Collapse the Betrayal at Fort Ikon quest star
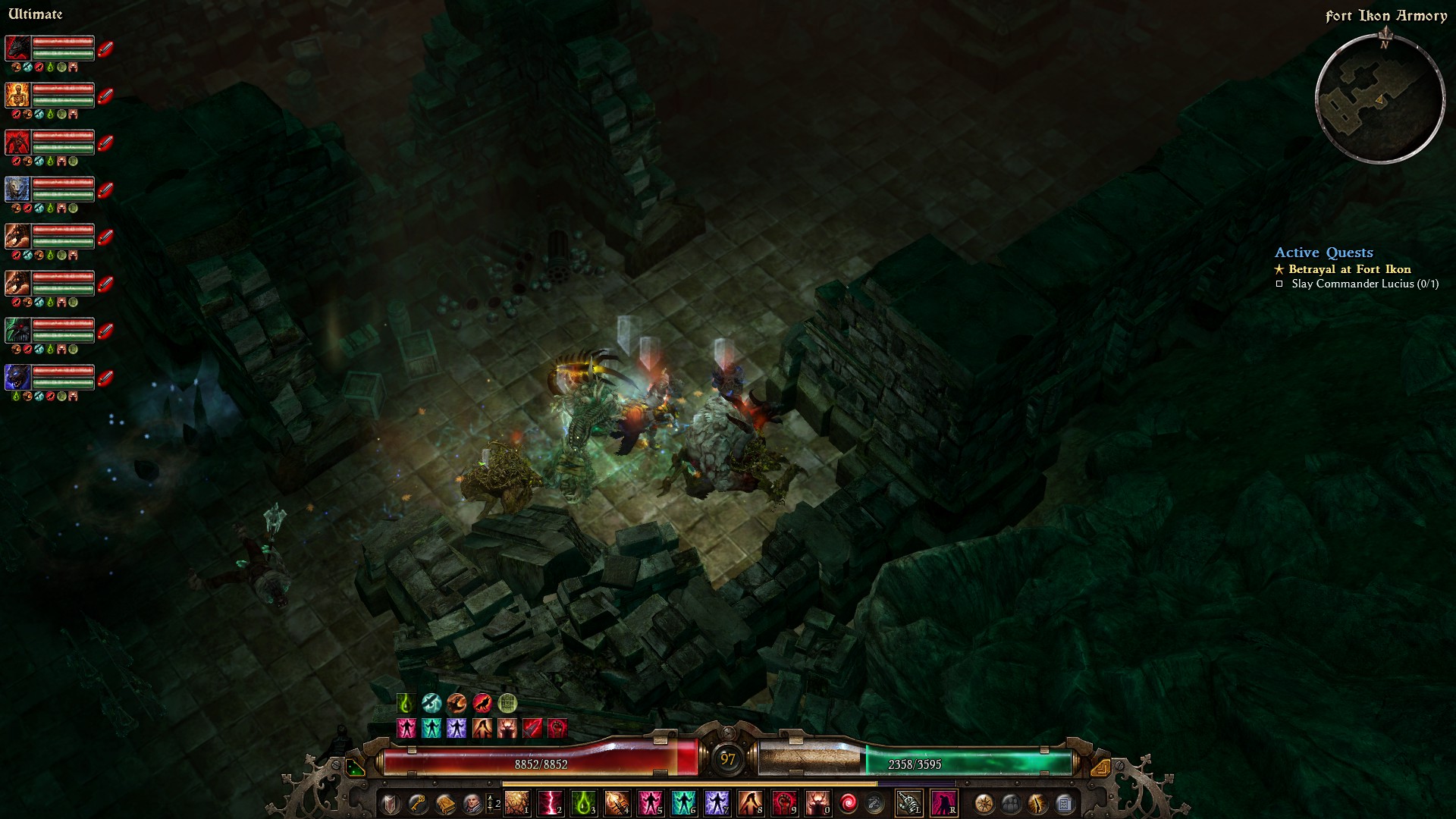This screenshot has width=1456, height=819. [x=1279, y=268]
